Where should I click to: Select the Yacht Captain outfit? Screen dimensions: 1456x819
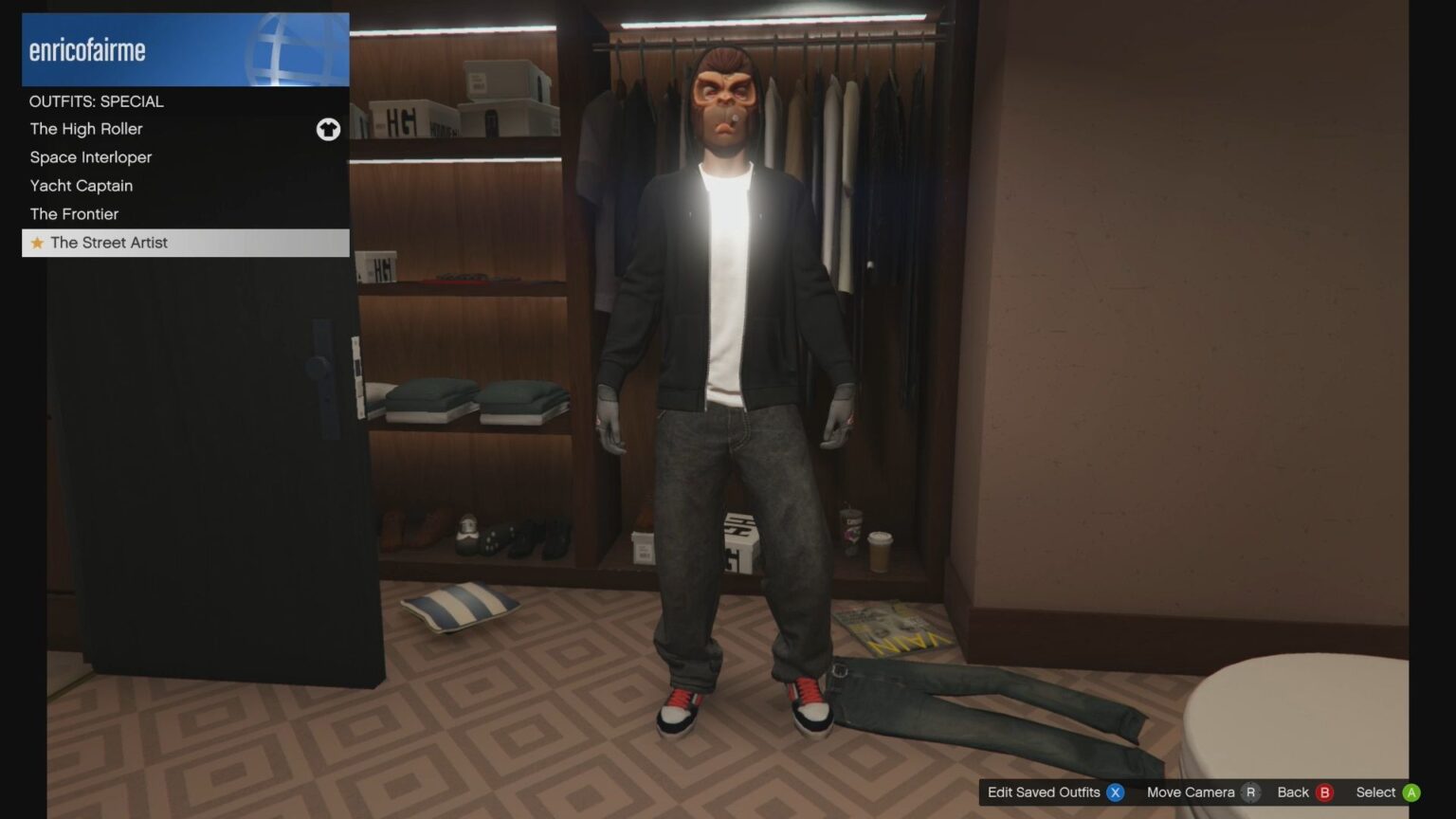(81, 185)
